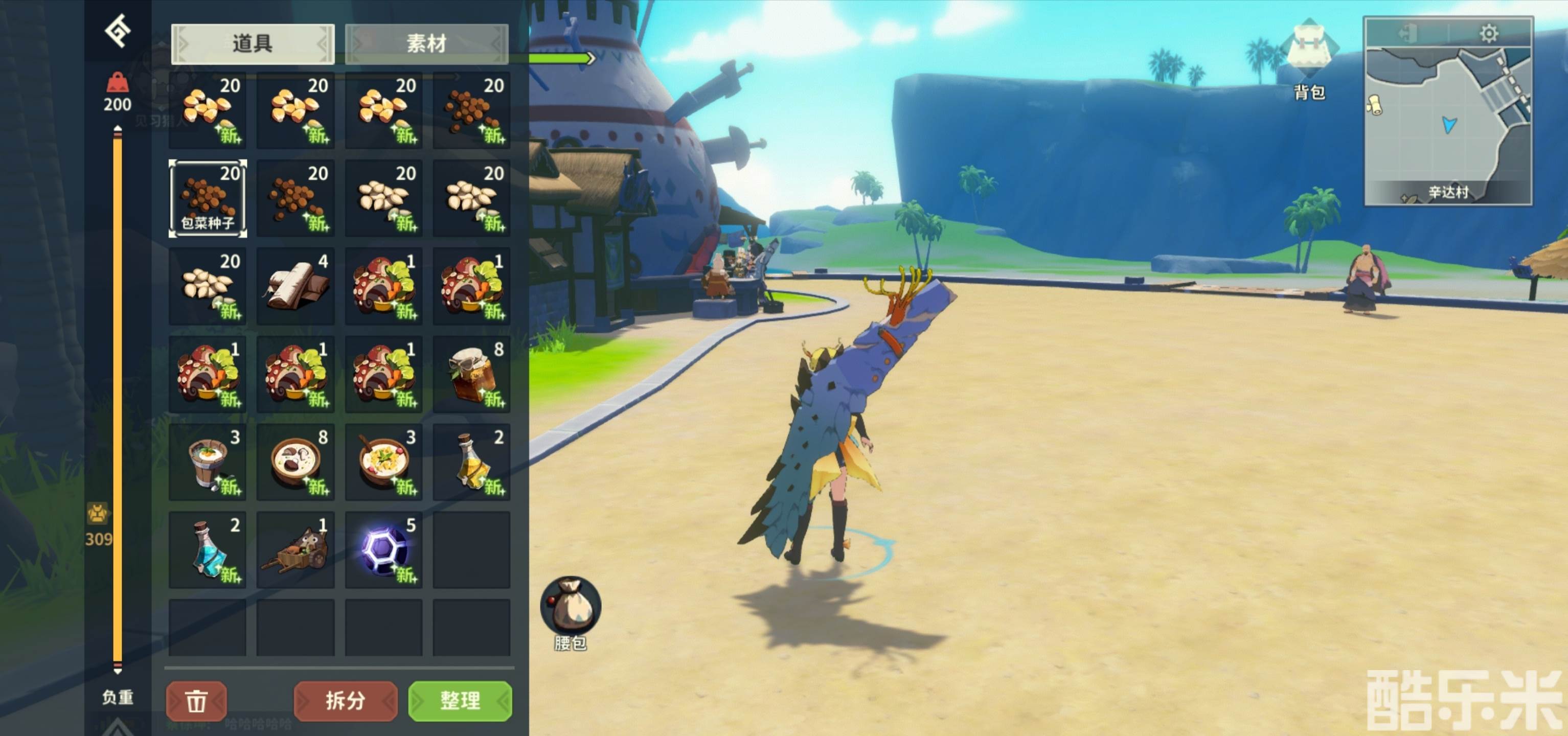Select the highlighted 包菜种子 seed slot
Image resolution: width=1568 pixels, height=736 pixels.
click(x=208, y=198)
